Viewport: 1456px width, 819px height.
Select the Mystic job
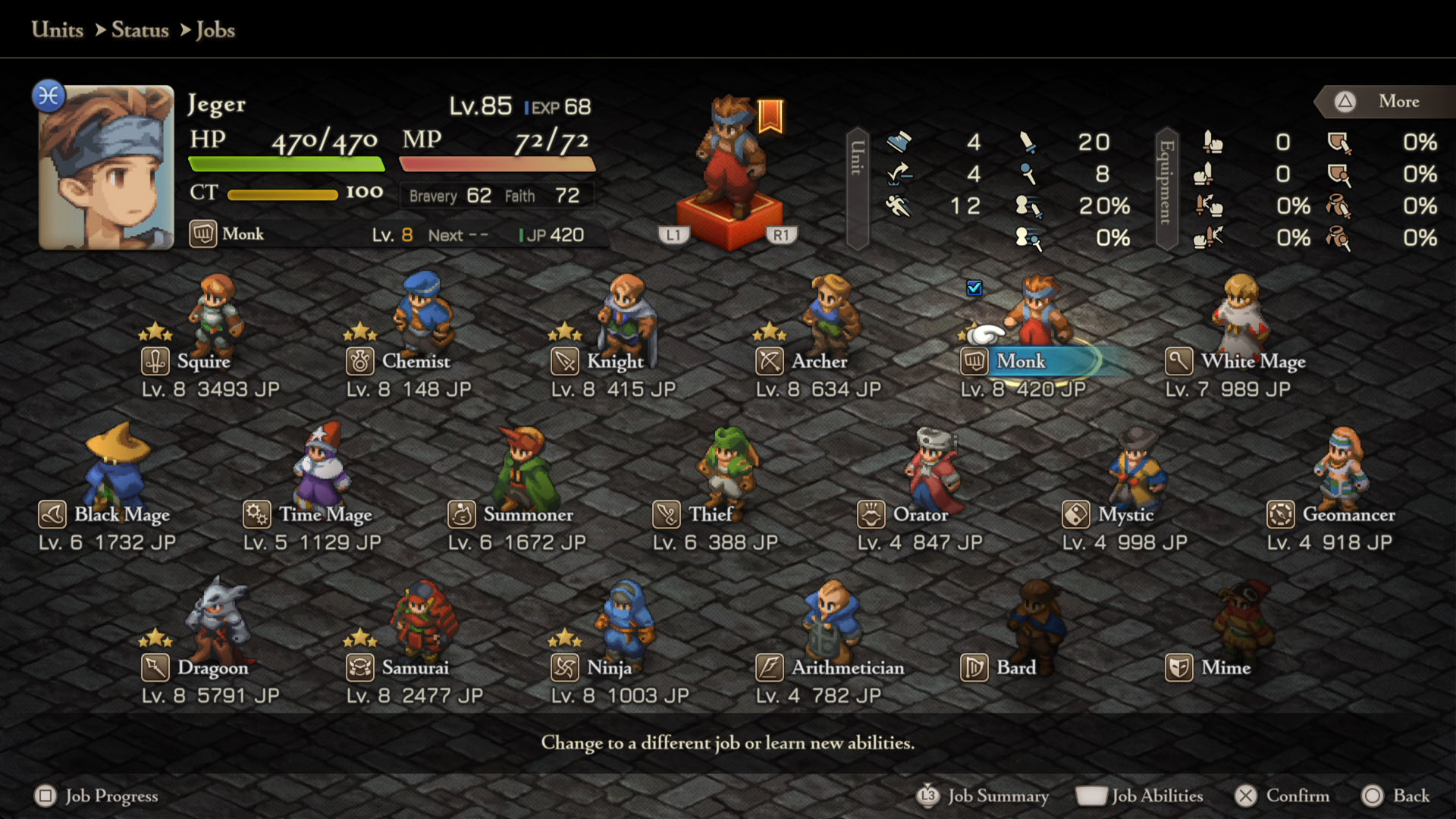[1125, 515]
